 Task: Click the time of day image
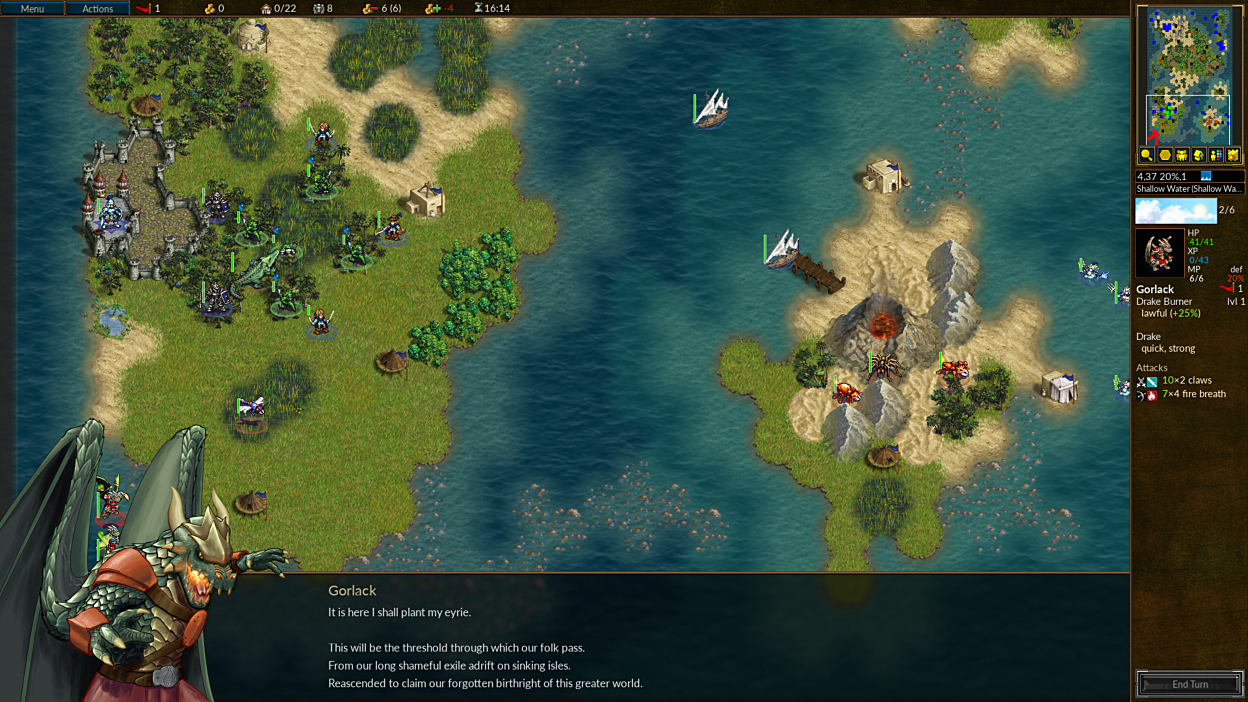coord(1175,210)
